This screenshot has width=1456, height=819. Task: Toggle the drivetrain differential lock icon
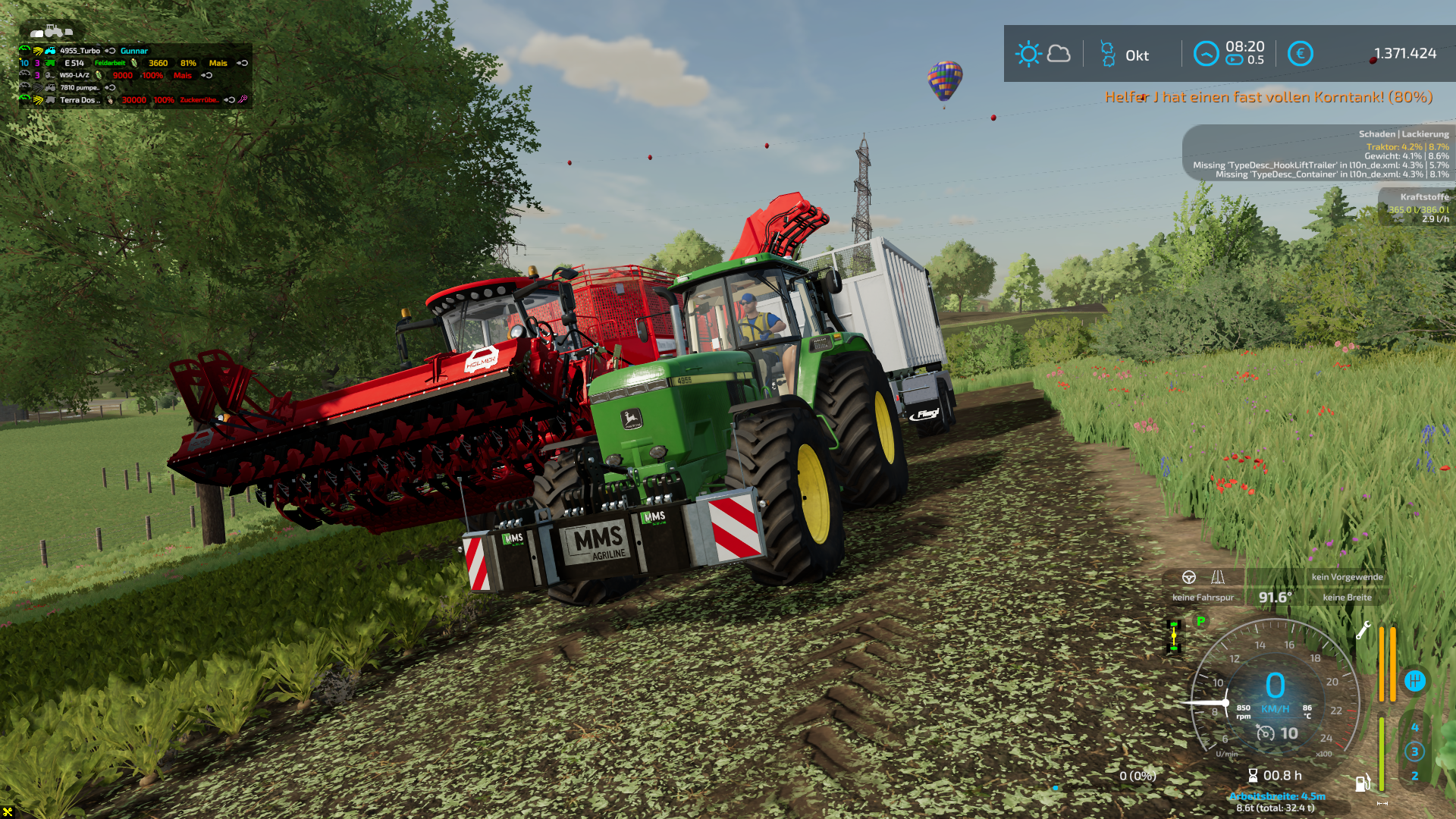point(1174,636)
